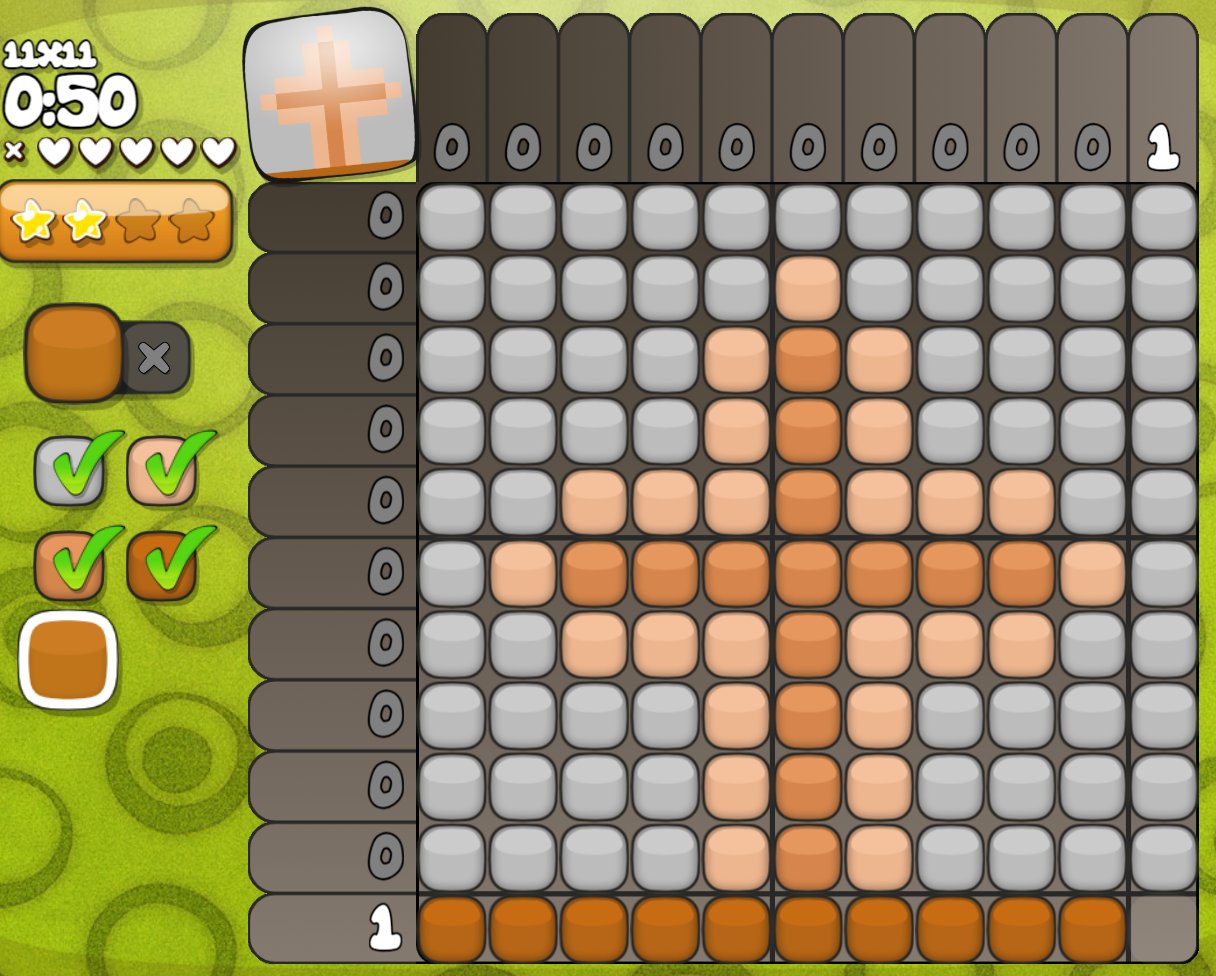Choose the grey color swatch
The height and width of the screenshot is (976, 1216).
coord(69,470)
